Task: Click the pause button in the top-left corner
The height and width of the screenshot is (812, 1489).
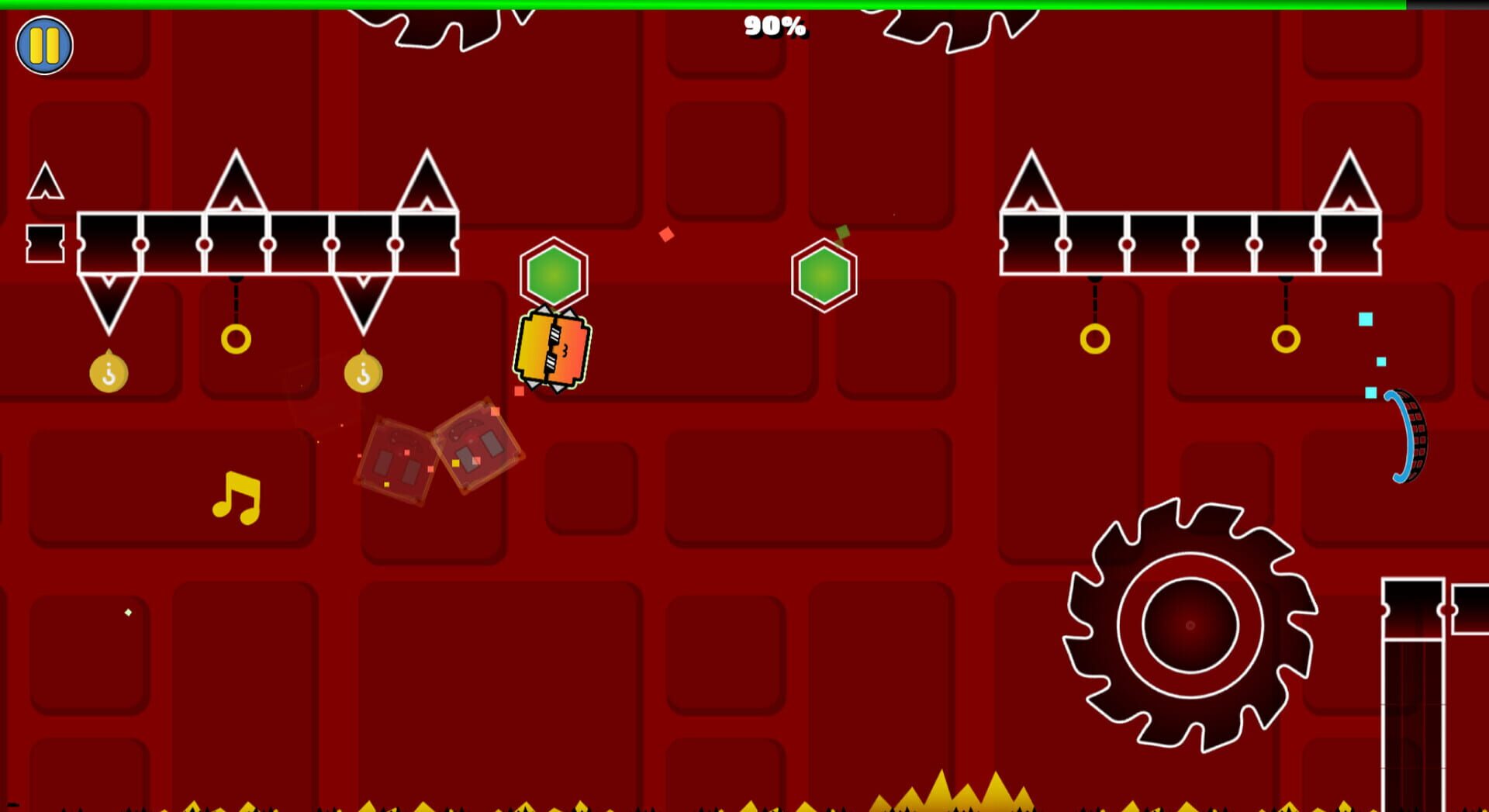Action: (44, 44)
